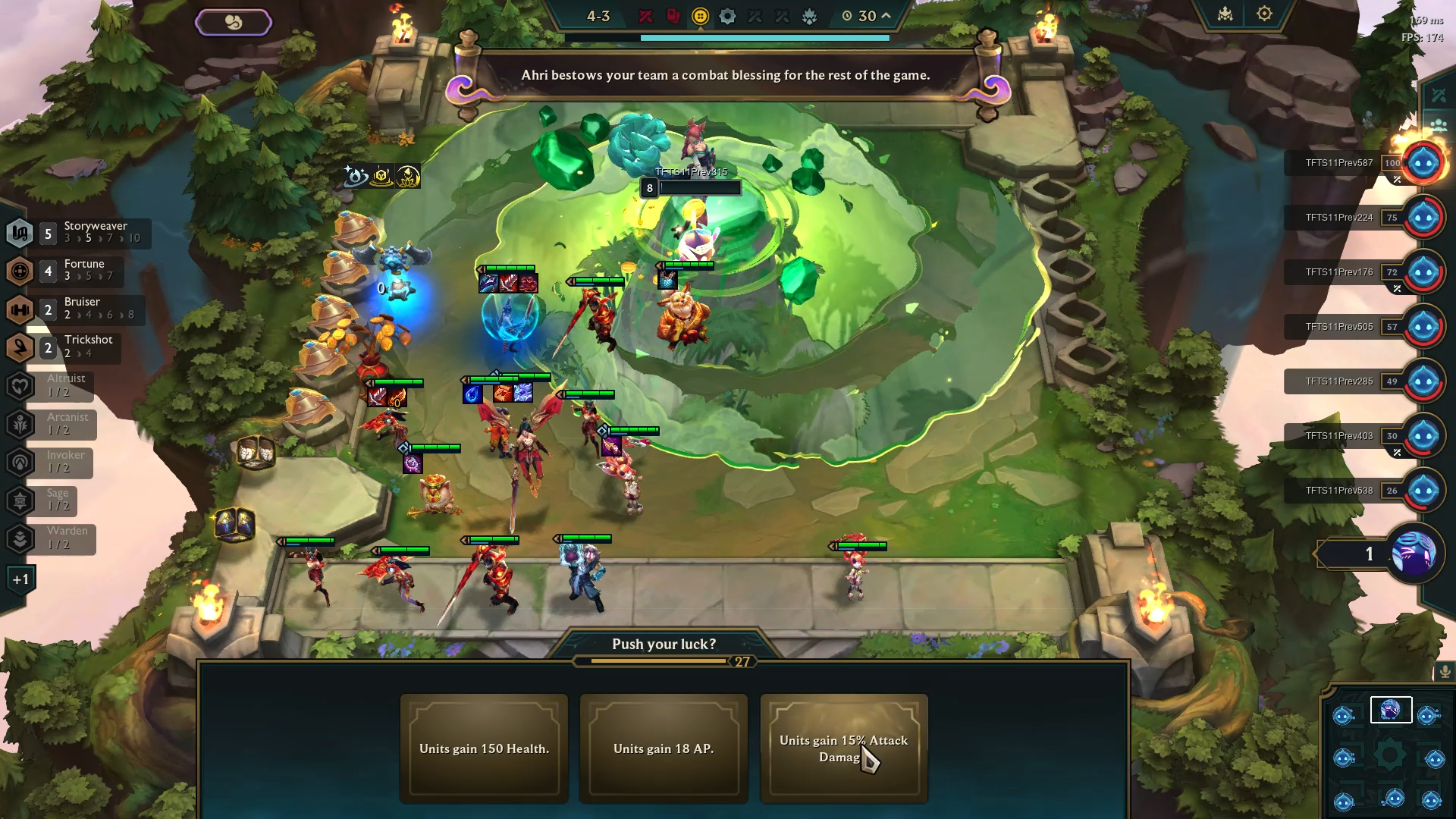1456x819 pixels.
Task: Collapse the round timer with the chevron arrow
Action: point(885,15)
